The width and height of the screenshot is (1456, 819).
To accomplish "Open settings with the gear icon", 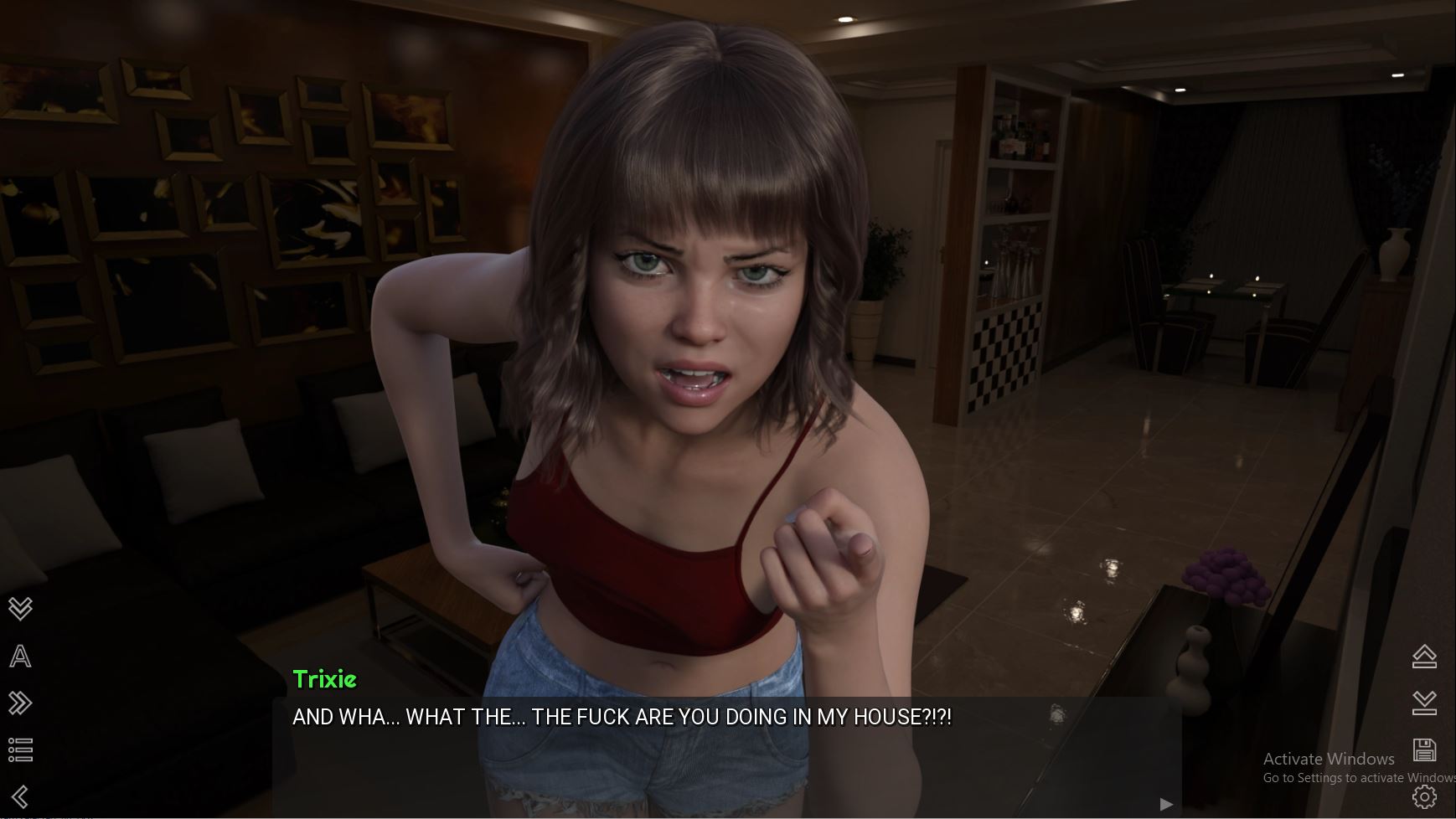I will (x=1424, y=796).
